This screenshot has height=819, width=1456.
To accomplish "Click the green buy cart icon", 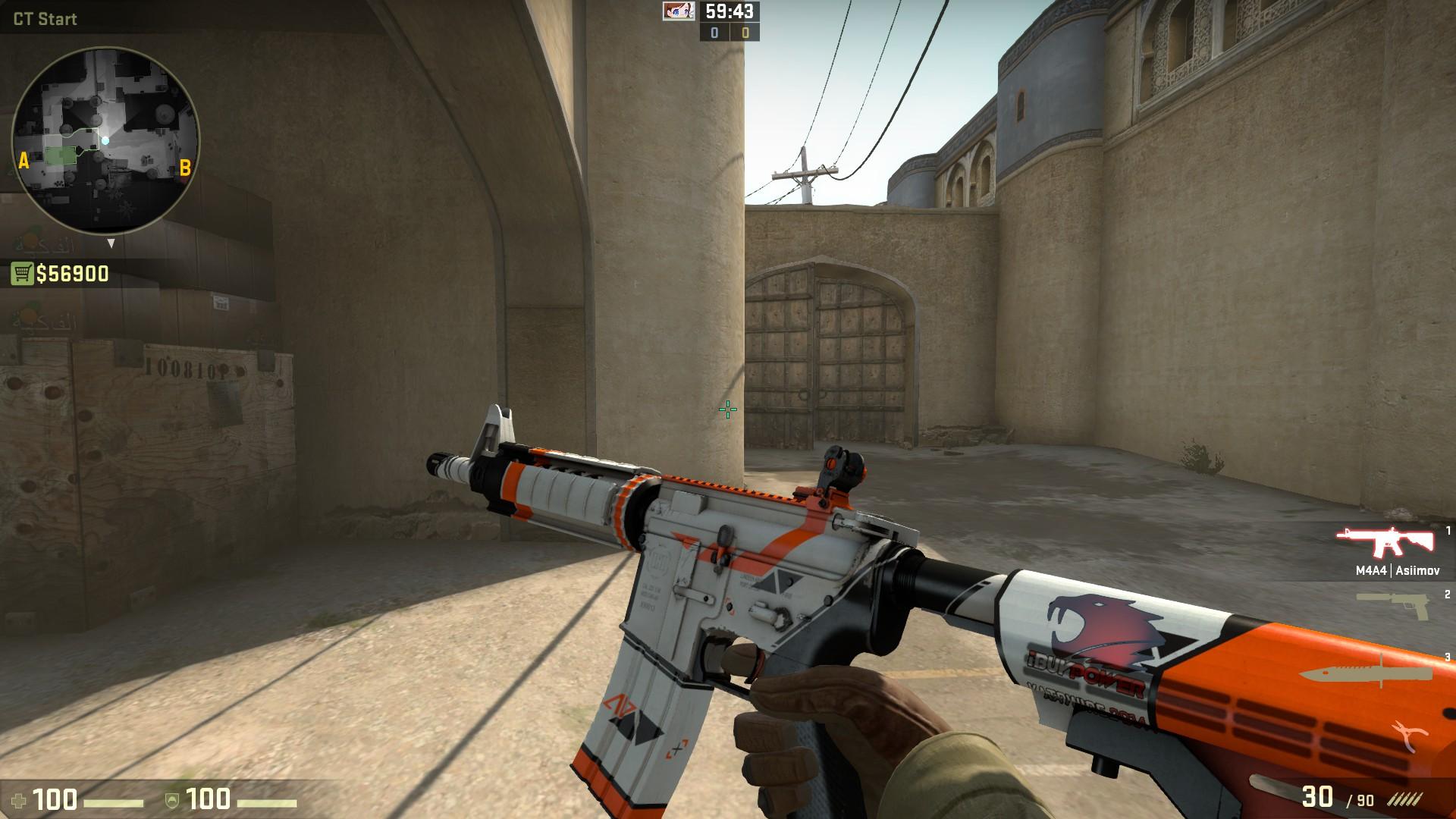I will point(22,274).
